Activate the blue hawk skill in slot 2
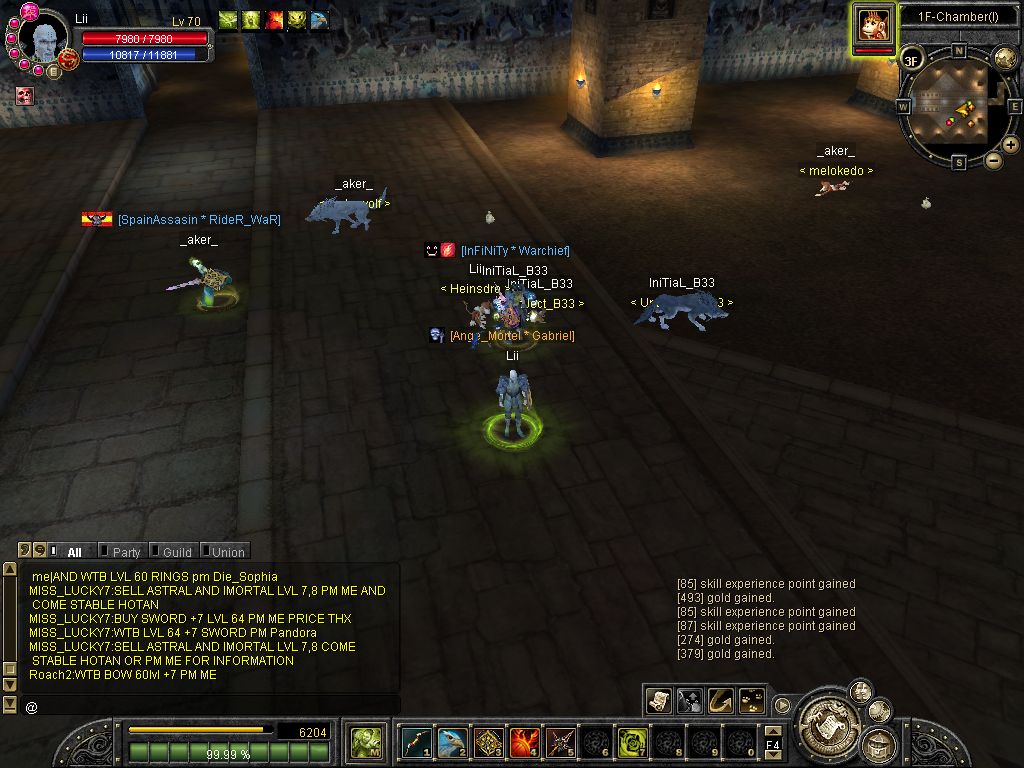 pos(452,742)
